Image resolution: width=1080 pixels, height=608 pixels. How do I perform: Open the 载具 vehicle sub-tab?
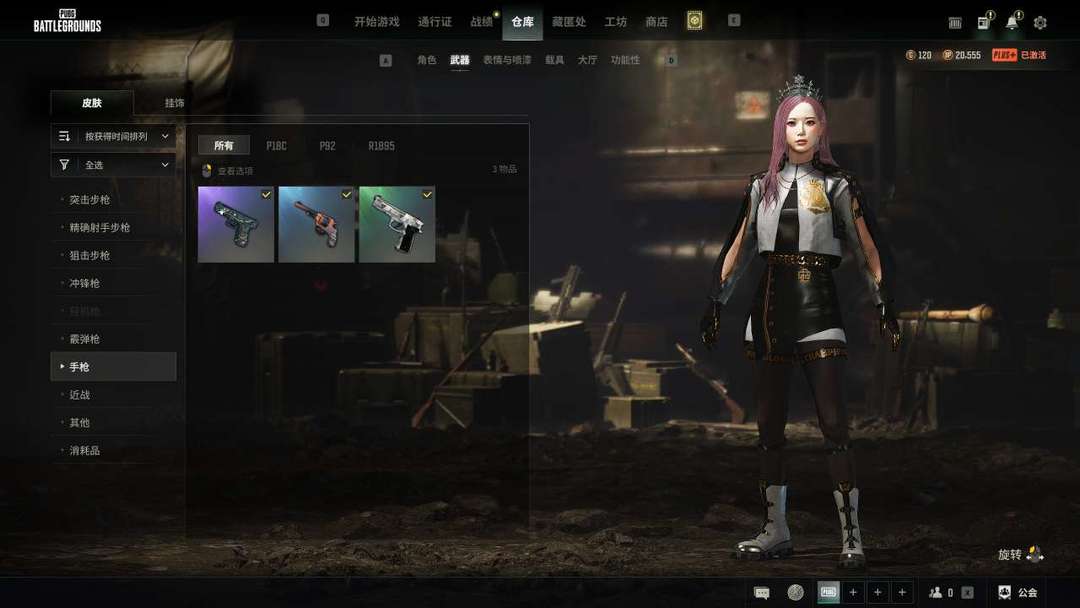(555, 60)
